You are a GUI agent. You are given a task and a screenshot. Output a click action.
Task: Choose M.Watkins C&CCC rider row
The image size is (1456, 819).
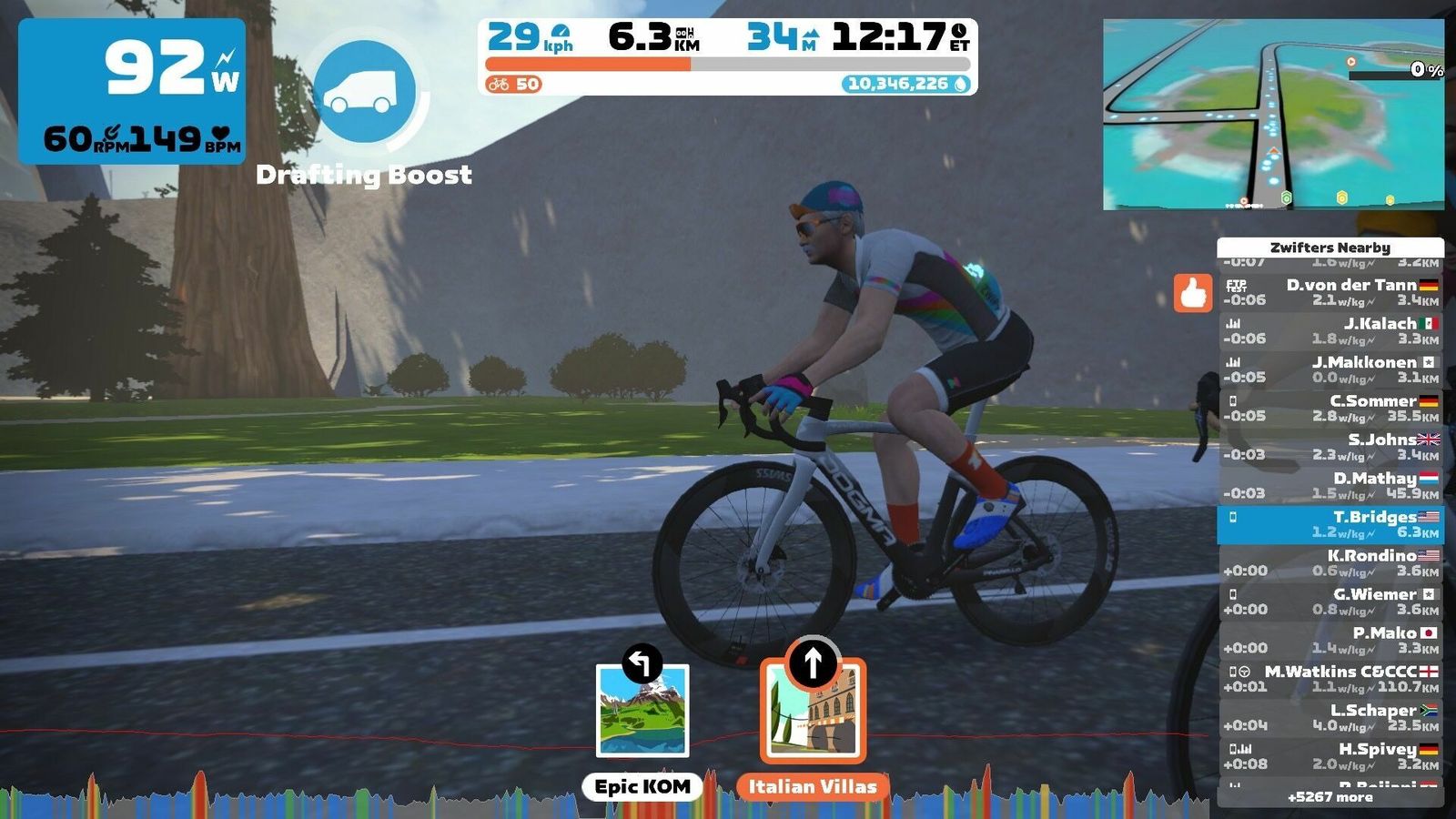pyautogui.click(x=1330, y=680)
